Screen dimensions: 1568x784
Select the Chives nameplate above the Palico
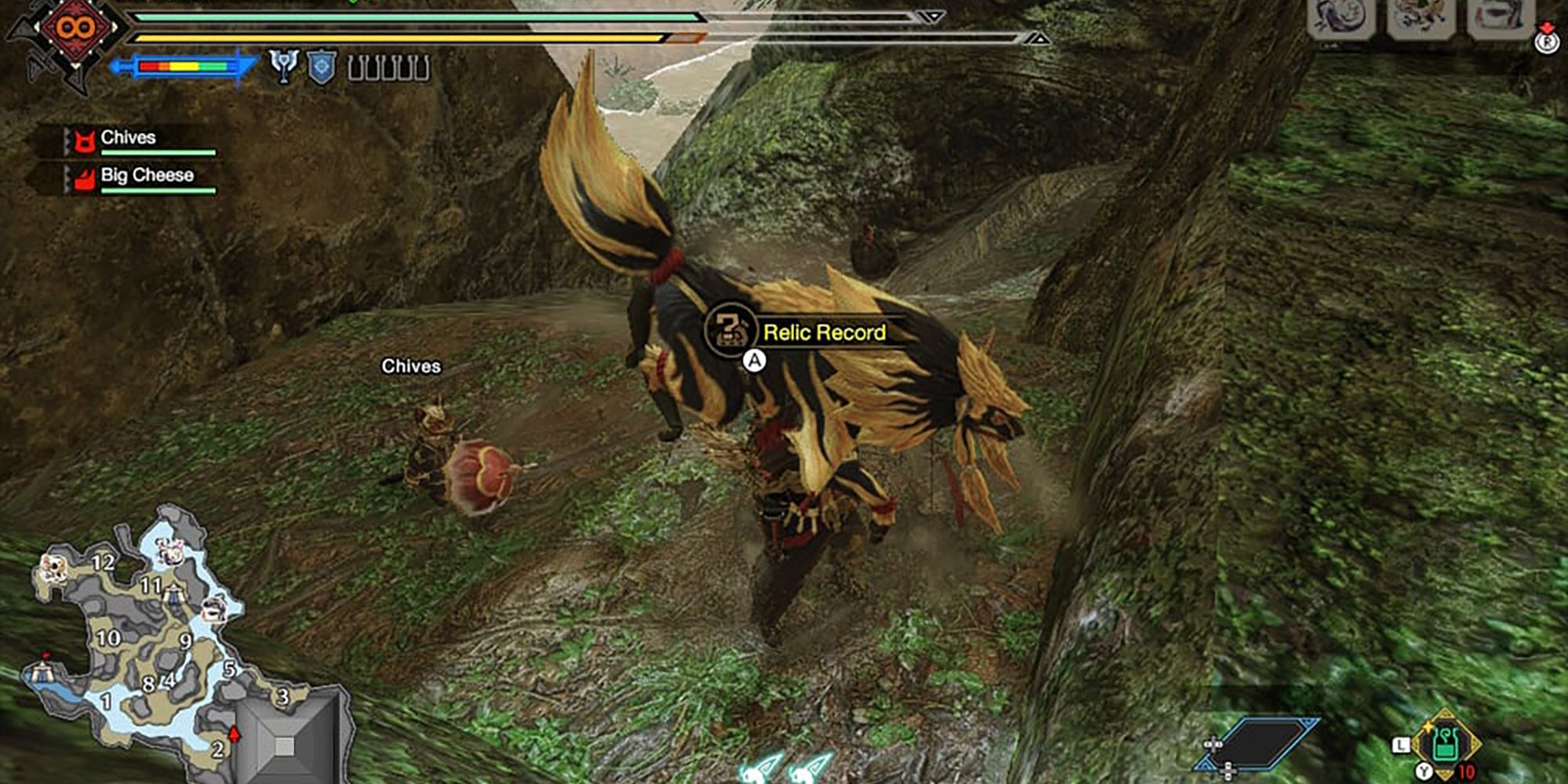point(412,365)
